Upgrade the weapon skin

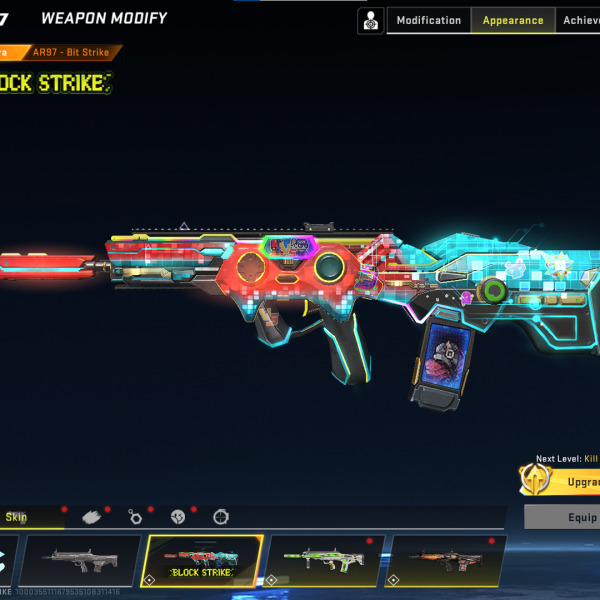click(565, 481)
